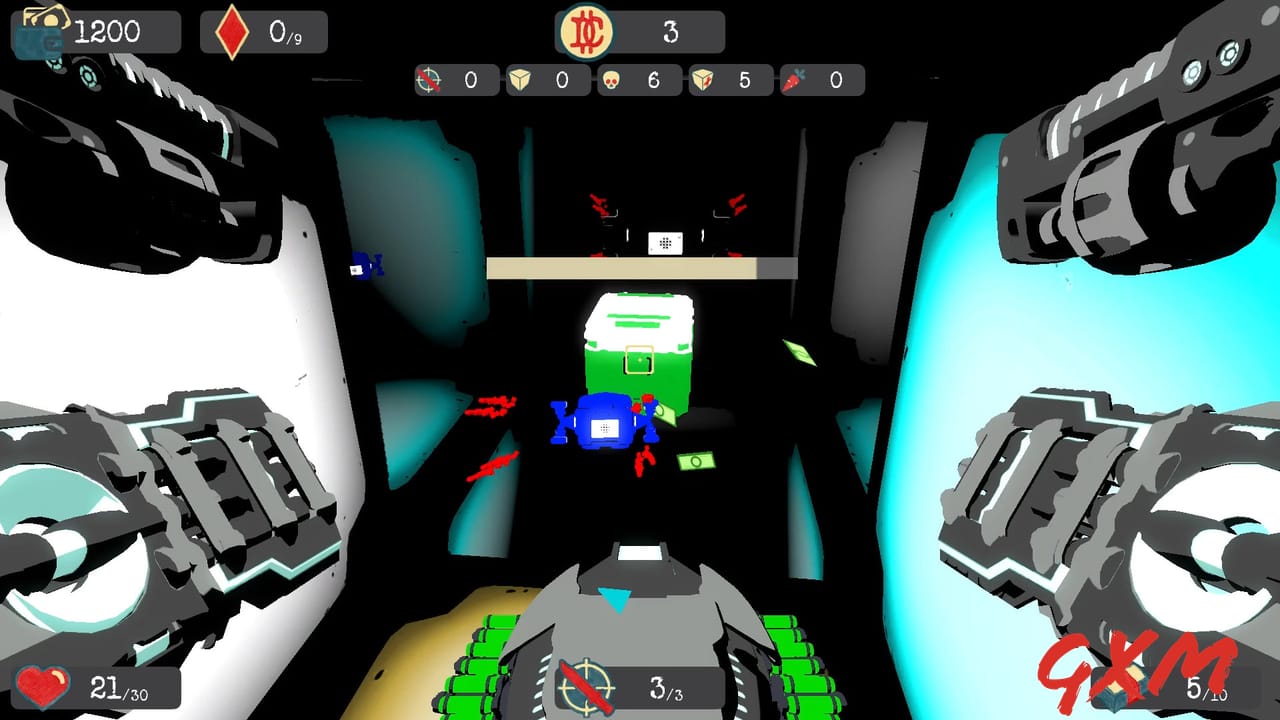The image size is (1280, 720).
Task: Select the plain cube counter icon
Action: point(520,80)
